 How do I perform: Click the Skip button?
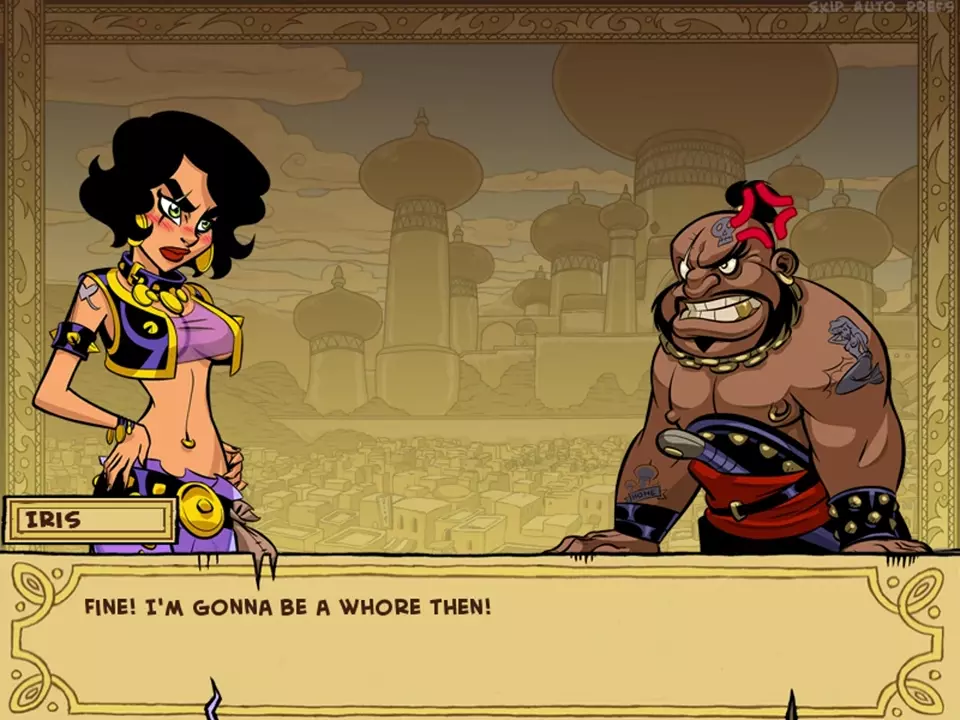[827, 6]
